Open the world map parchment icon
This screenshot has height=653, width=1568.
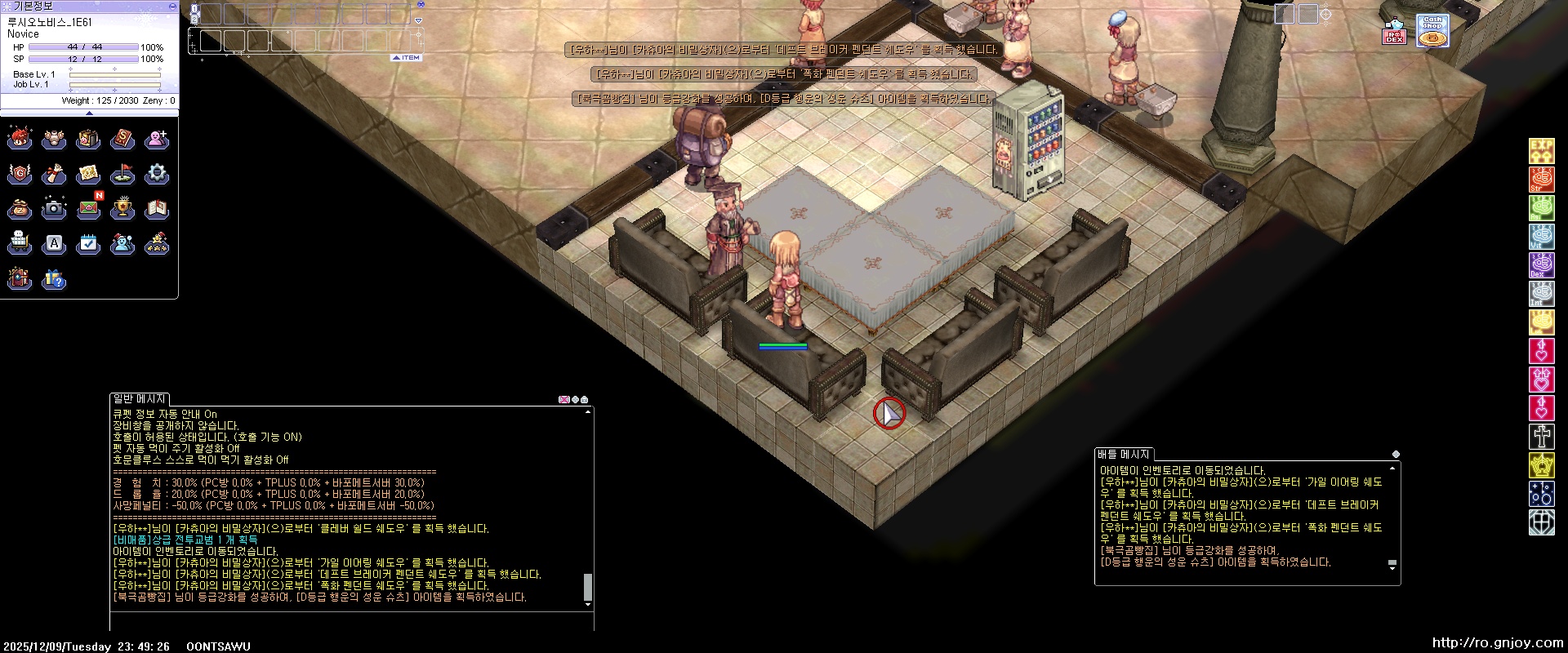pos(88,174)
